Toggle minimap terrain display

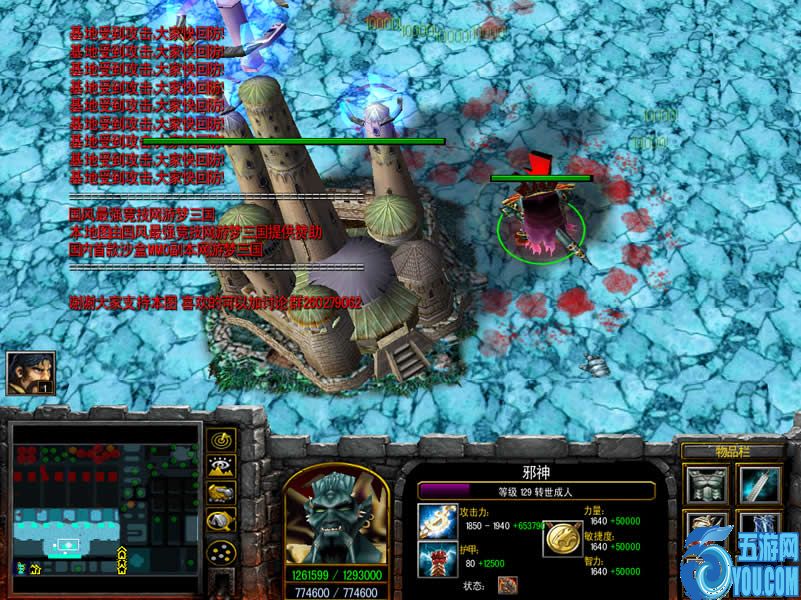tap(221, 466)
